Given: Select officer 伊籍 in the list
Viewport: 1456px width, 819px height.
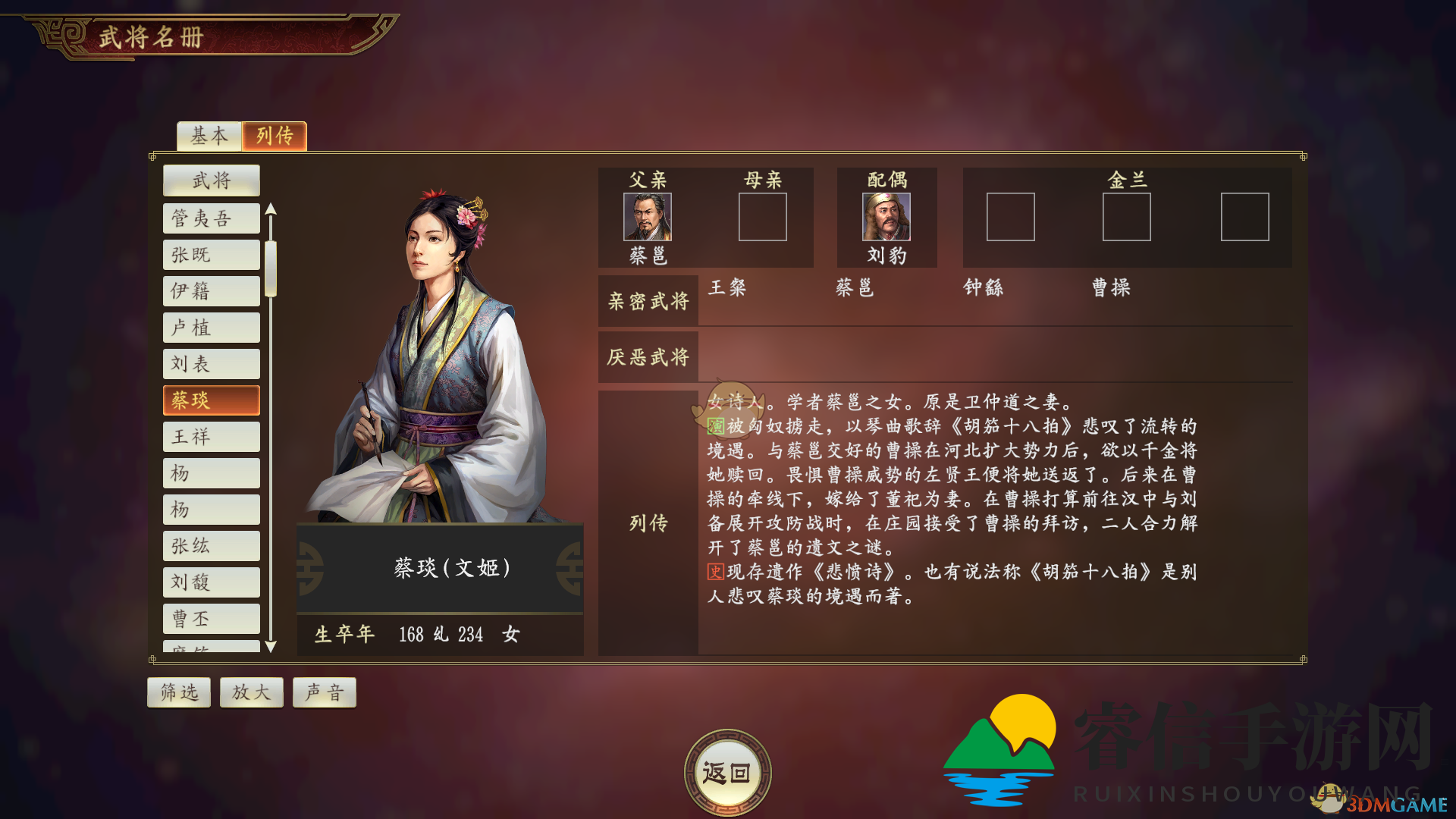Looking at the screenshot, I should [212, 291].
